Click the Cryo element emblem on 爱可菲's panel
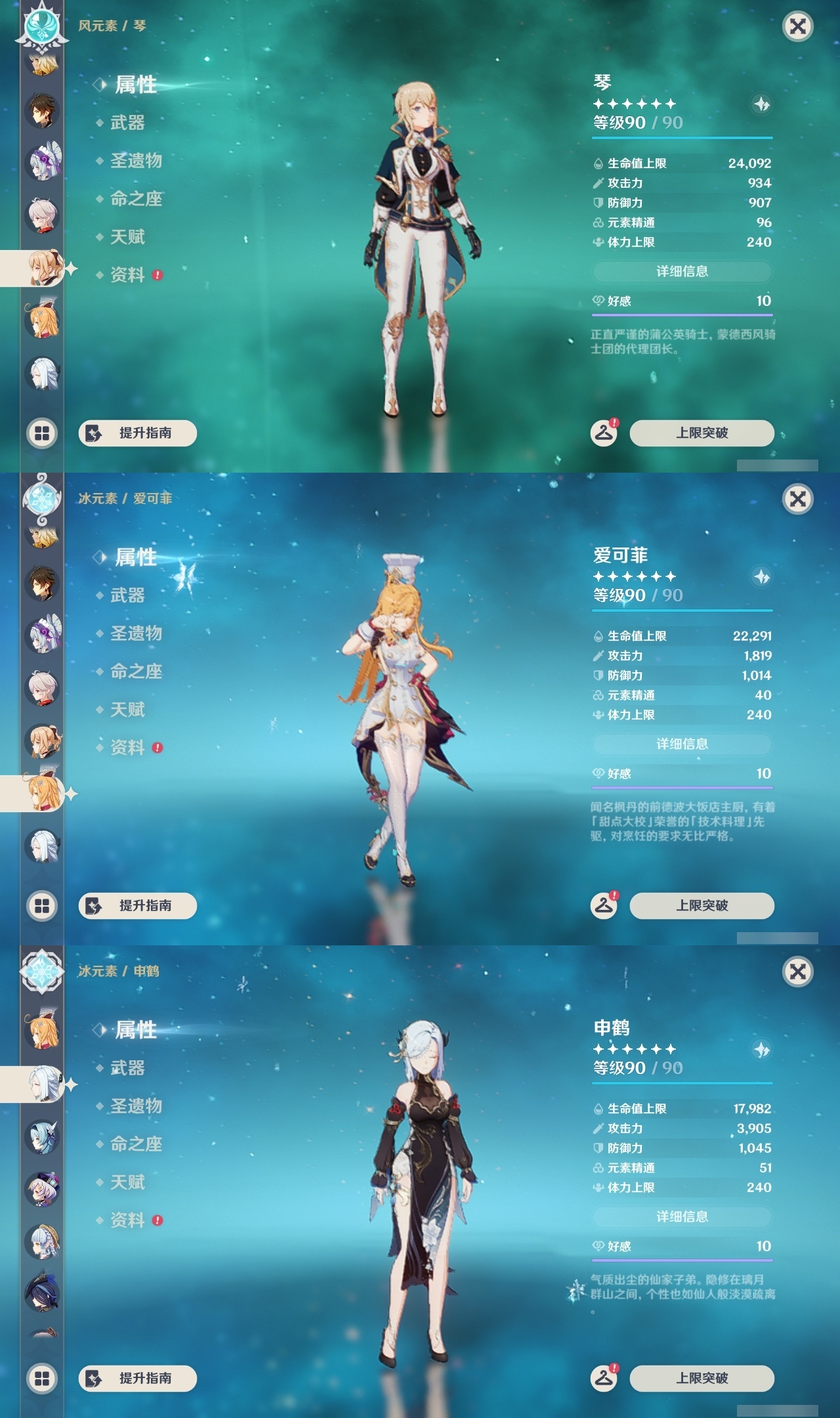 41,500
